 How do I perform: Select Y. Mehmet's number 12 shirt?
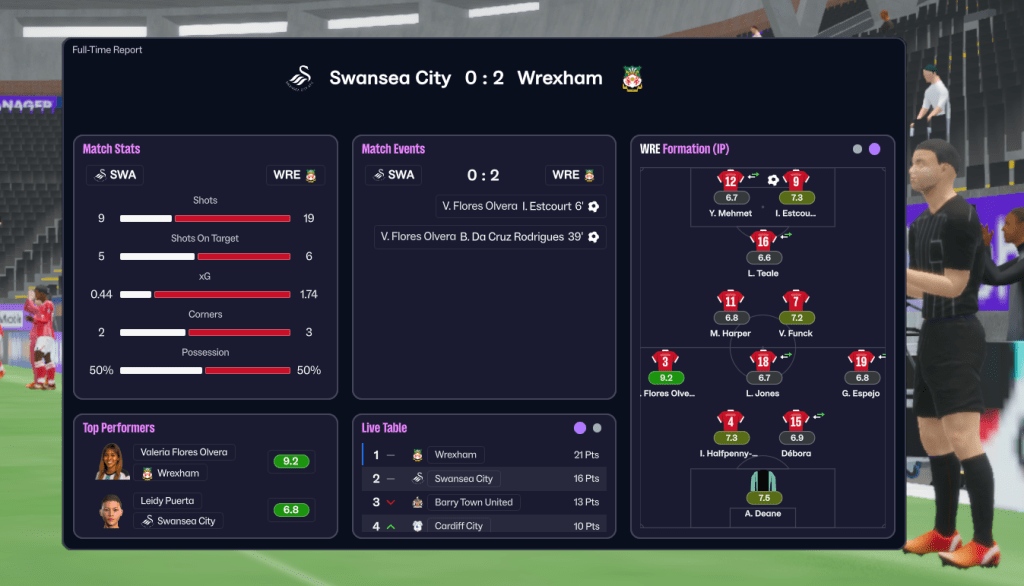click(x=730, y=181)
